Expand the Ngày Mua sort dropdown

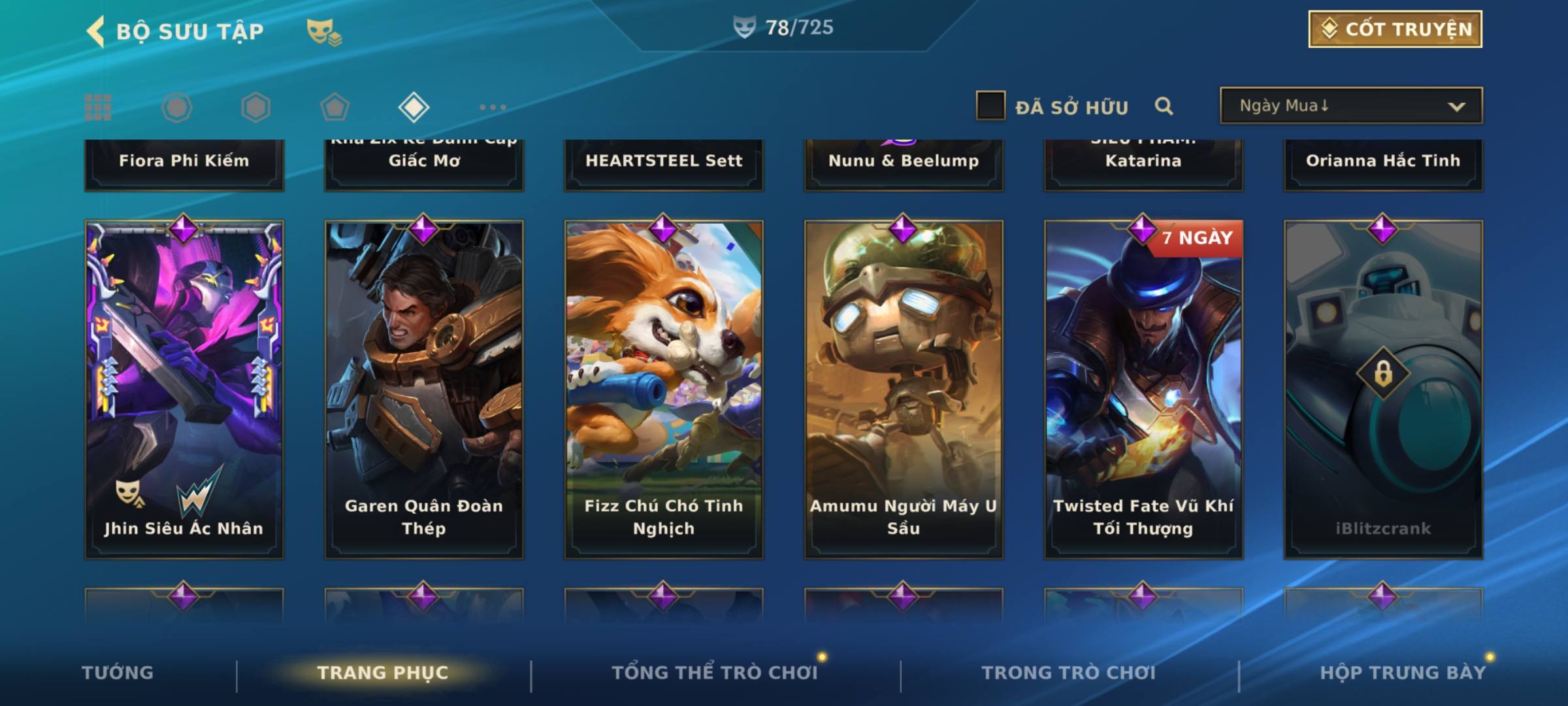coord(1350,106)
